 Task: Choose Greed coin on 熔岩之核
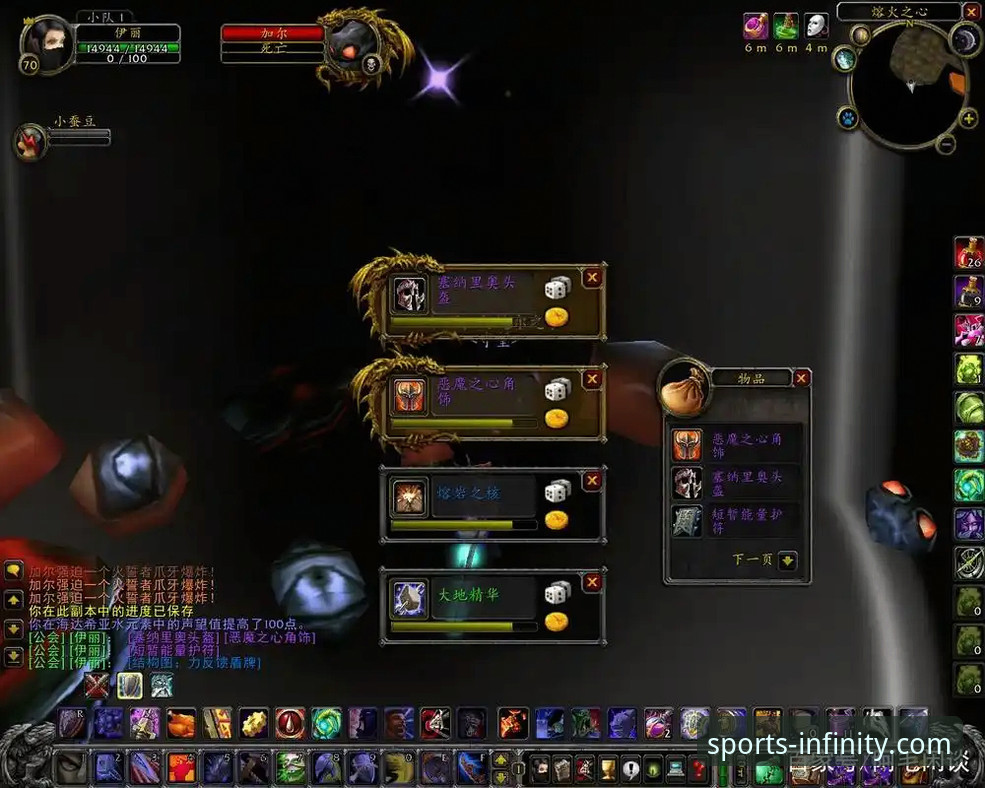(556, 520)
